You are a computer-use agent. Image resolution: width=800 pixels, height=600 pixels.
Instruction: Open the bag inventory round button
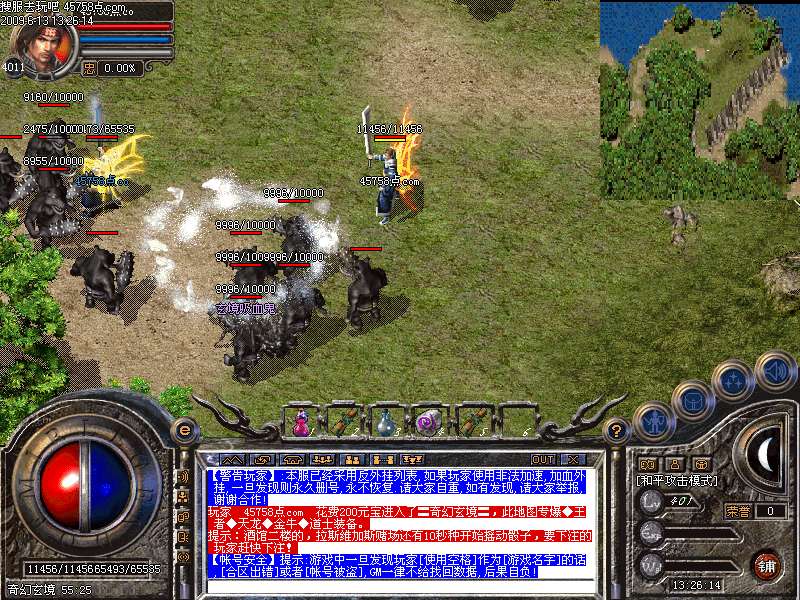click(x=692, y=400)
